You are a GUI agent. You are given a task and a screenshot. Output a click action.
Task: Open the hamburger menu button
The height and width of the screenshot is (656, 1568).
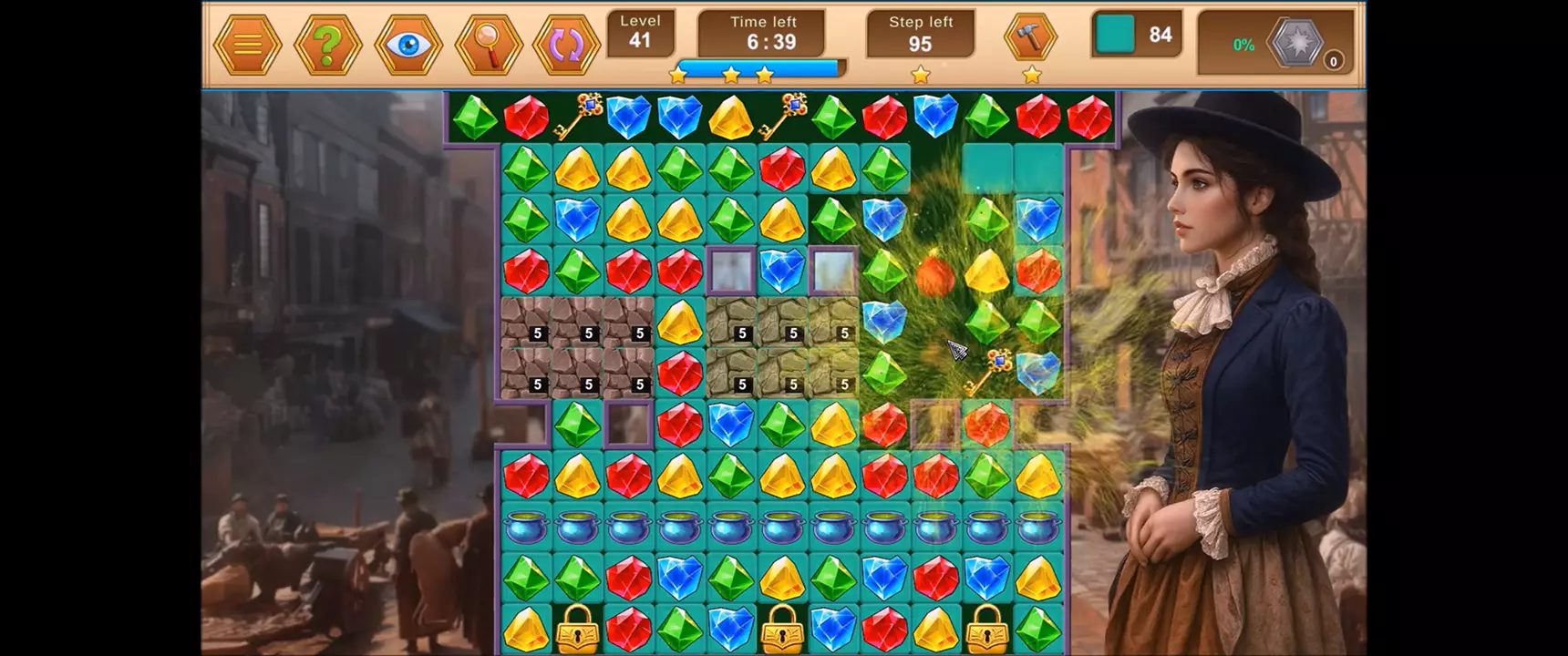(x=247, y=45)
